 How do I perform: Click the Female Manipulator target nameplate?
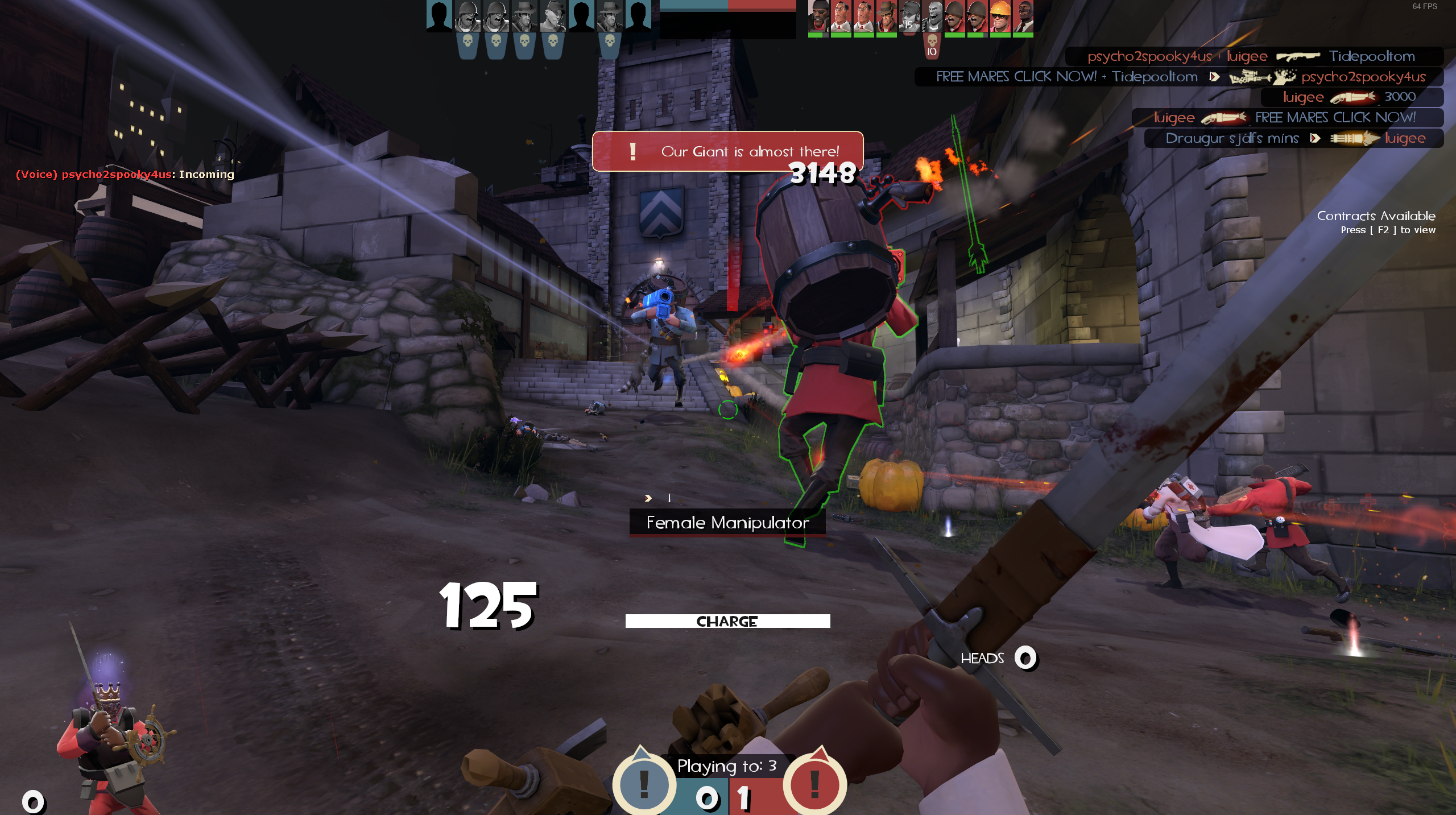727,523
